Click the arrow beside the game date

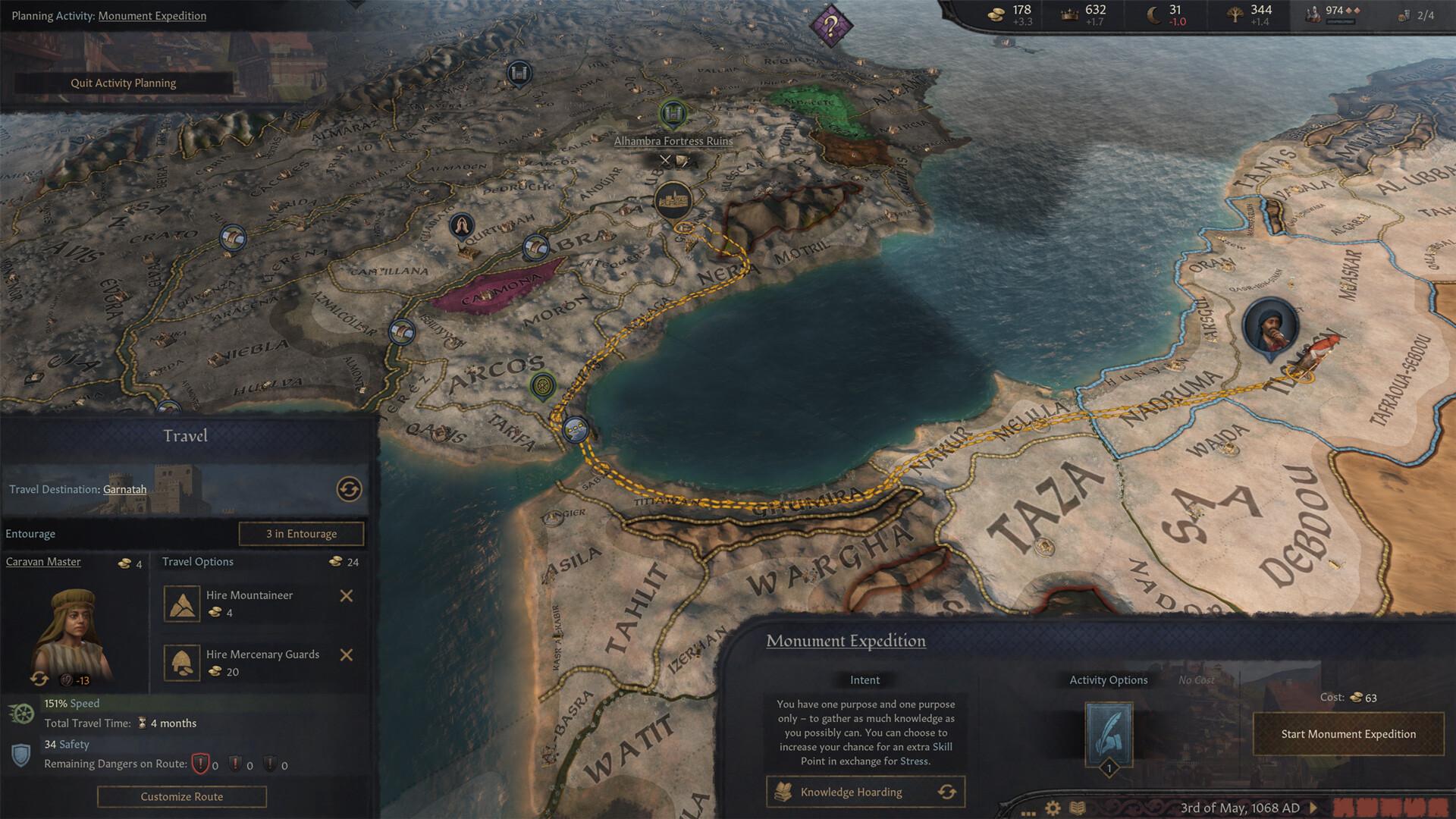(x=1314, y=808)
